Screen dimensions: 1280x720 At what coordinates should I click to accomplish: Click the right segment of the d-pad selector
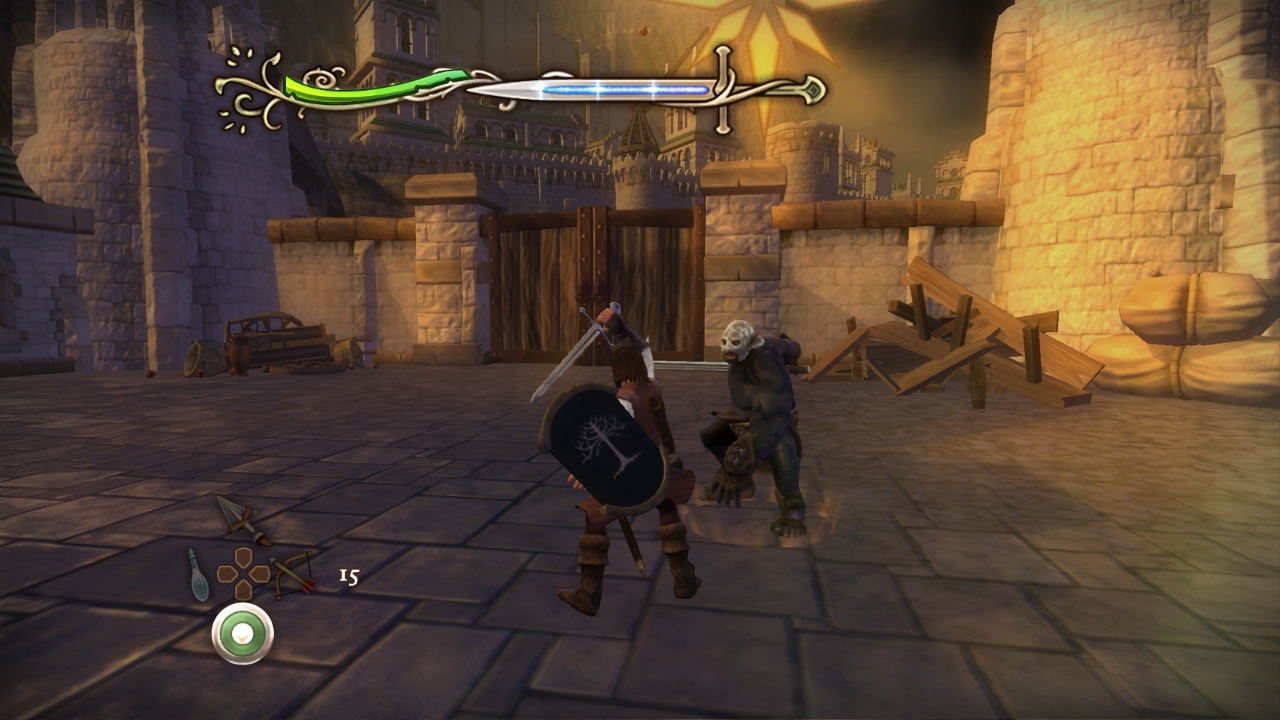[258, 573]
